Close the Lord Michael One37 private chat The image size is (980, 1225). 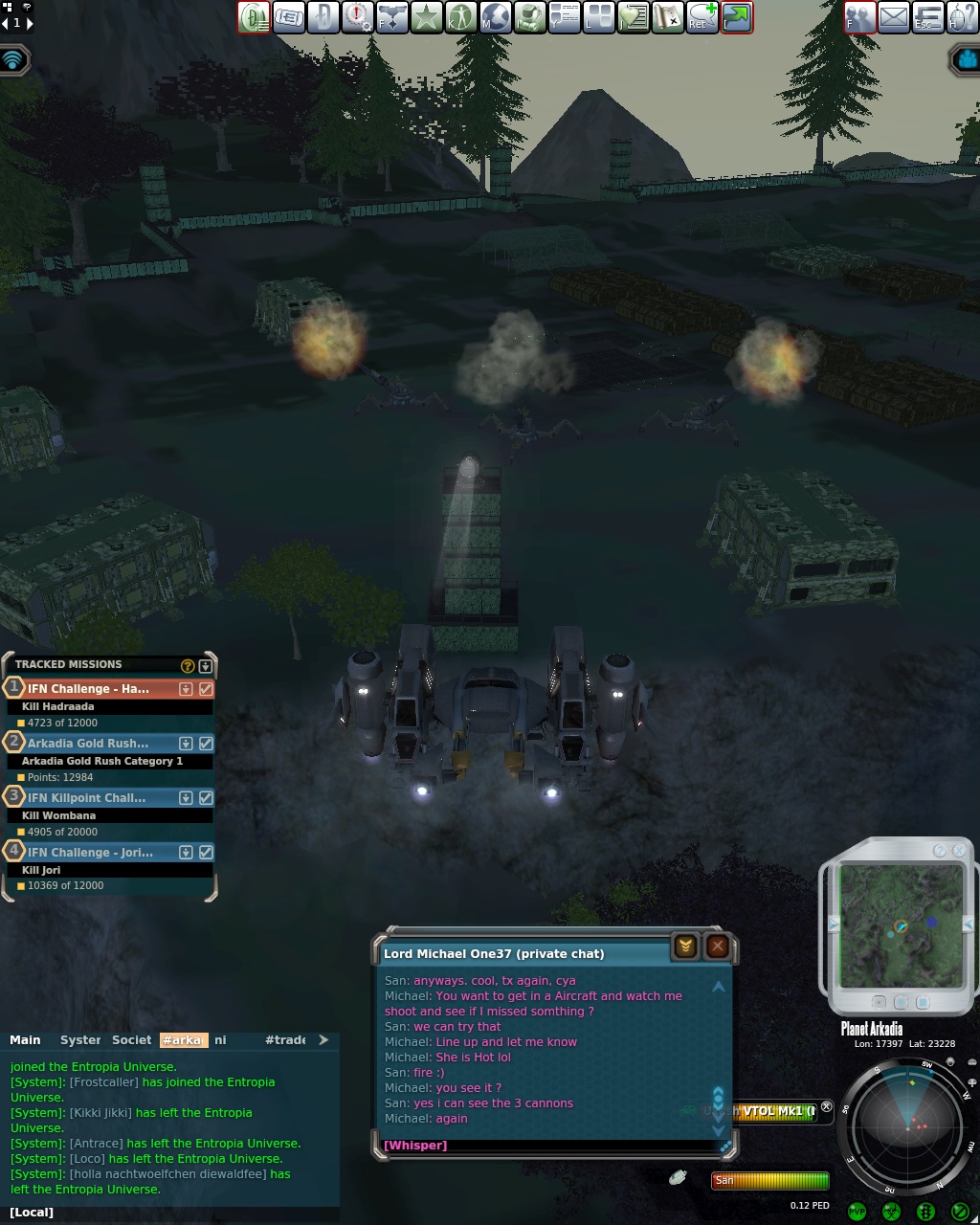coord(718,947)
